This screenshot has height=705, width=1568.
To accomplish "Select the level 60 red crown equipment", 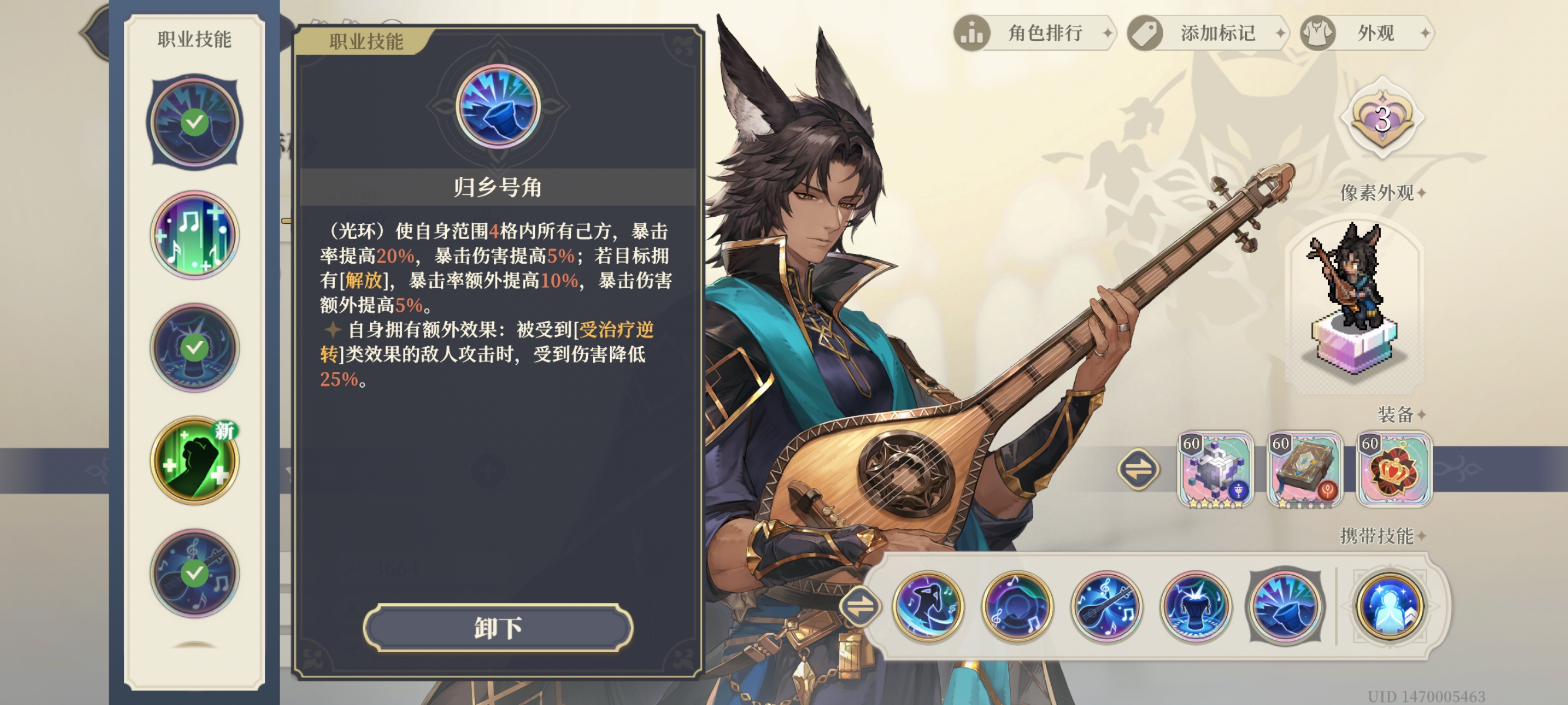I will (x=1394, y=469).
